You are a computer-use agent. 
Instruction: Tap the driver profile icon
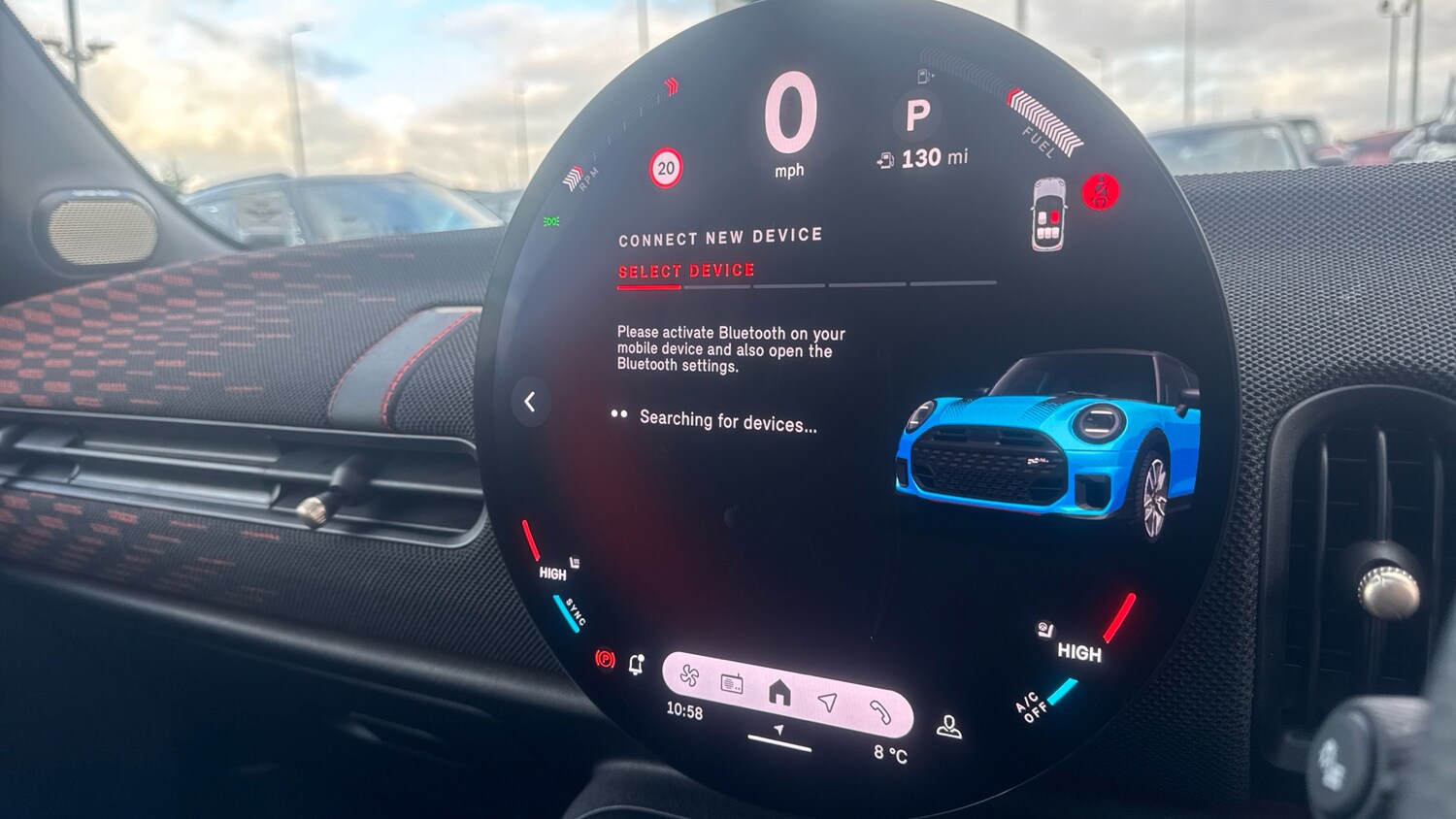click(948, 726)
